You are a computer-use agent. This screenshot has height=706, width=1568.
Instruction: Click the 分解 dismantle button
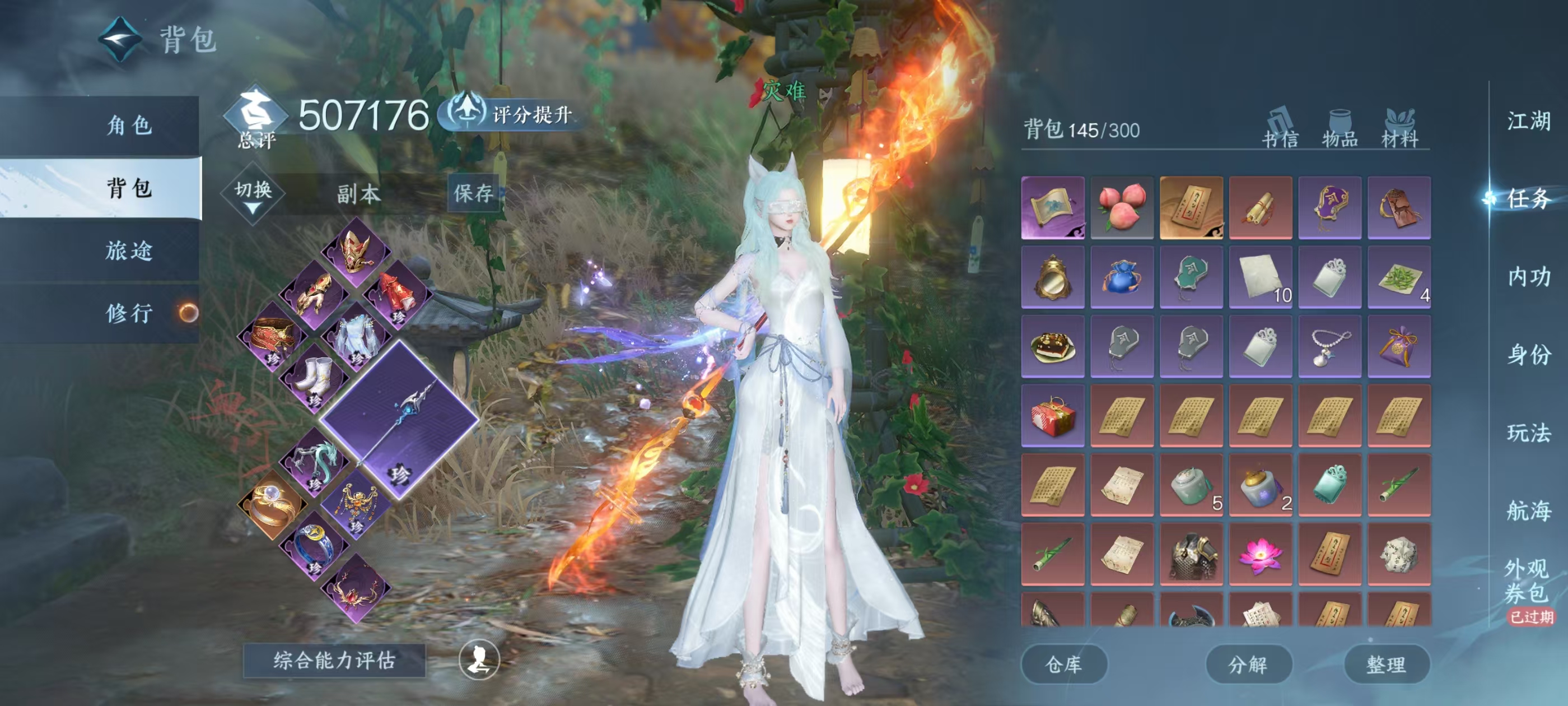coord(1248,664)
